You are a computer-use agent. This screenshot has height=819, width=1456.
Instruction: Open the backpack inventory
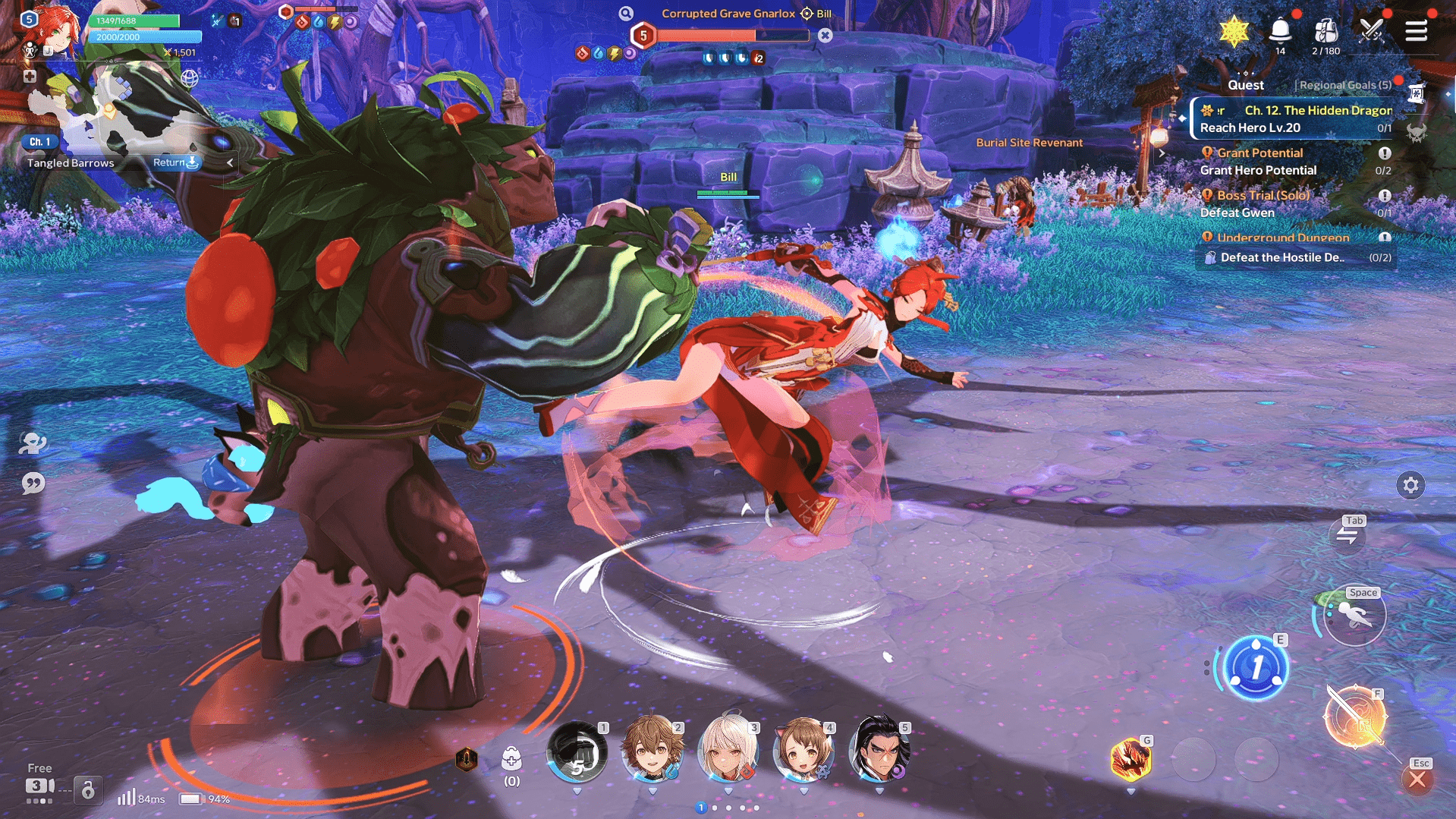click(x=1325, y=31)
